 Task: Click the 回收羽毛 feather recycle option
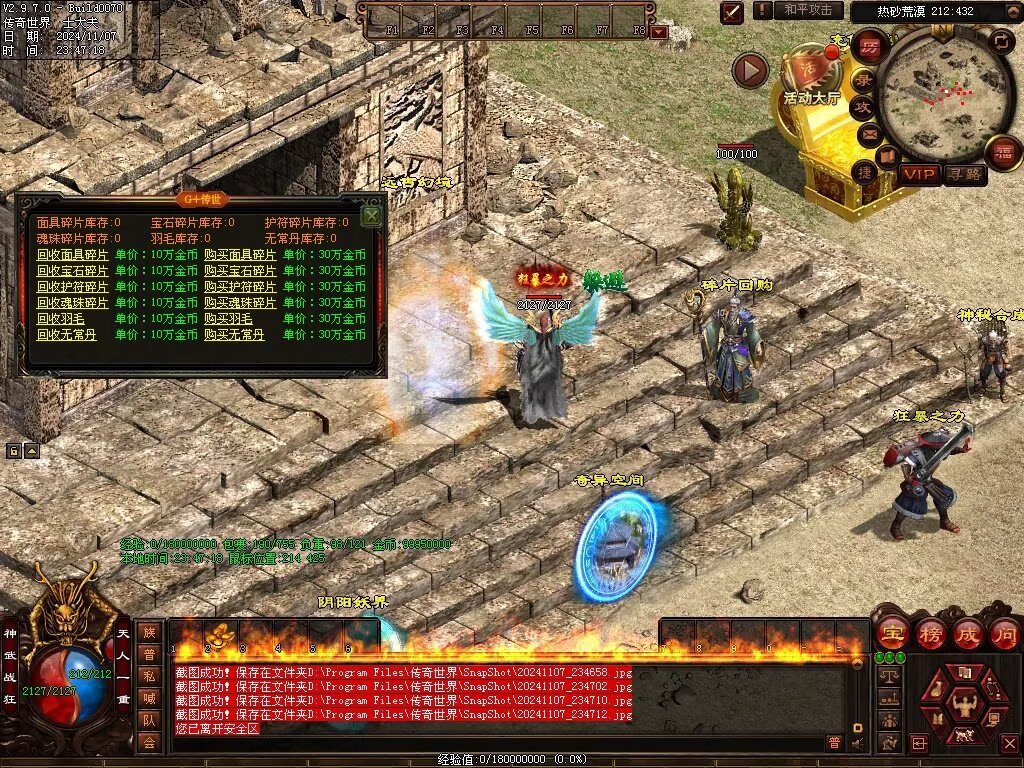click(61, 319)
